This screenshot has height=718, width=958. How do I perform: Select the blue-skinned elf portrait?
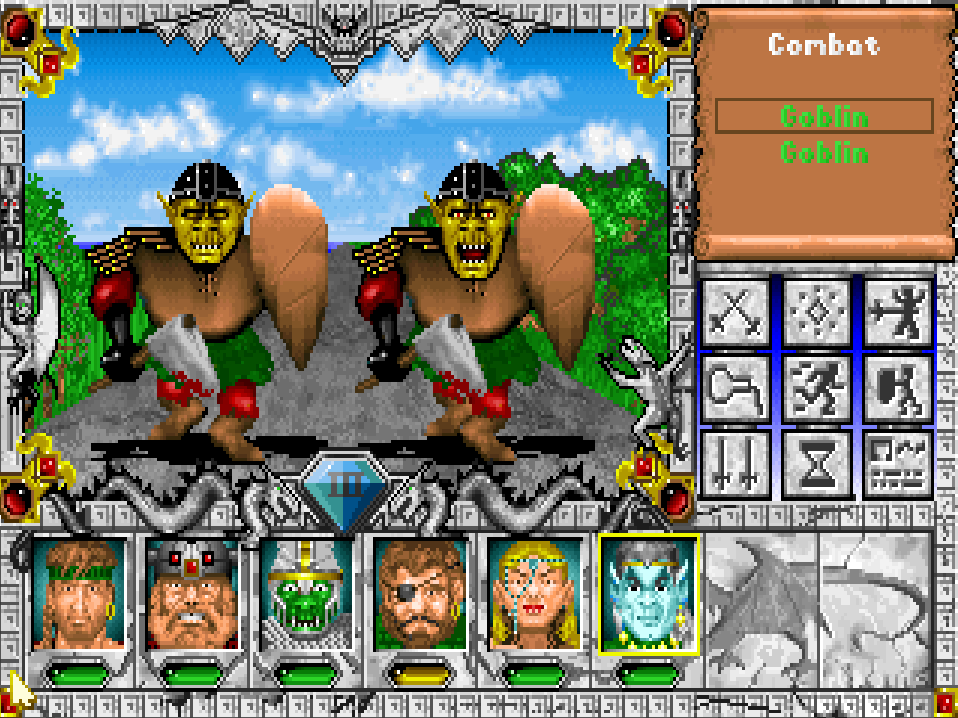(x=648, y=594)
